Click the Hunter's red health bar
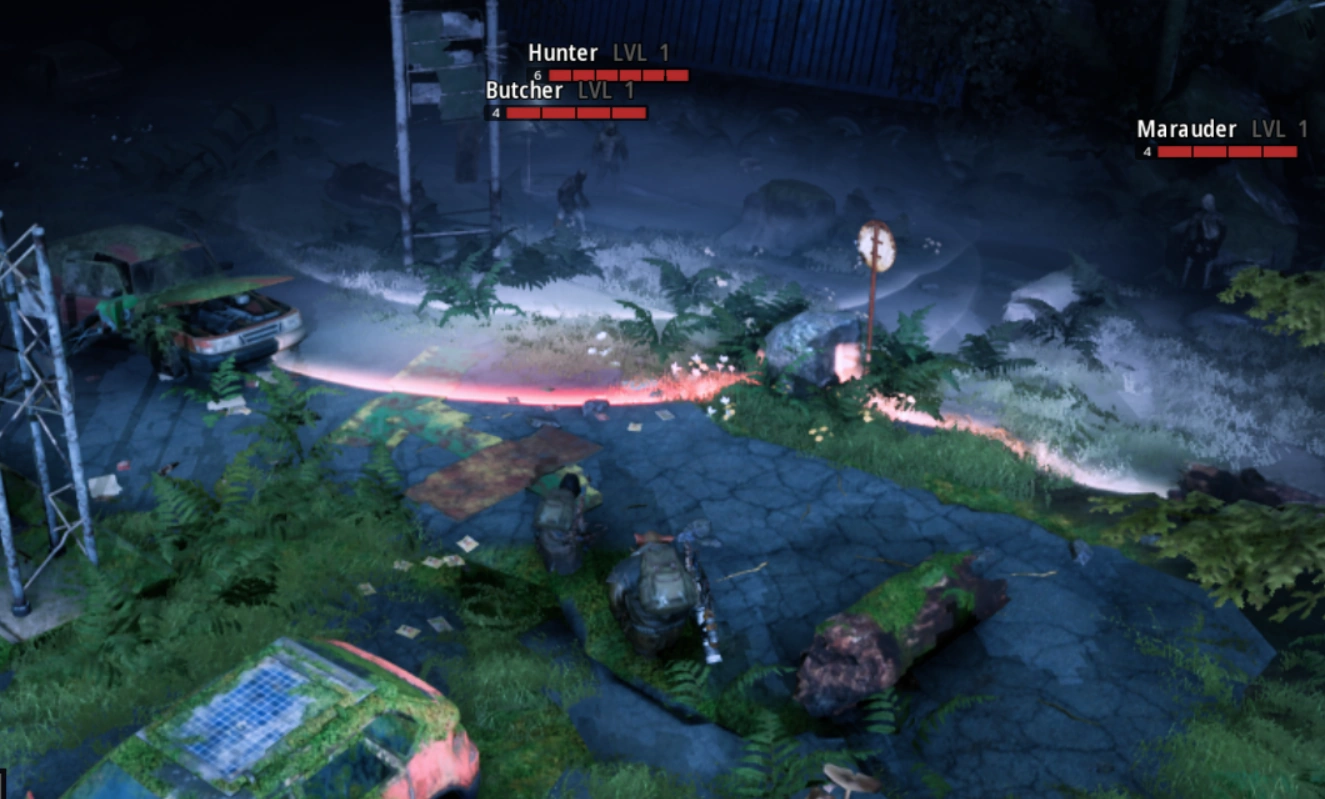Screen dimensions: 1325x799 [617, 74]
